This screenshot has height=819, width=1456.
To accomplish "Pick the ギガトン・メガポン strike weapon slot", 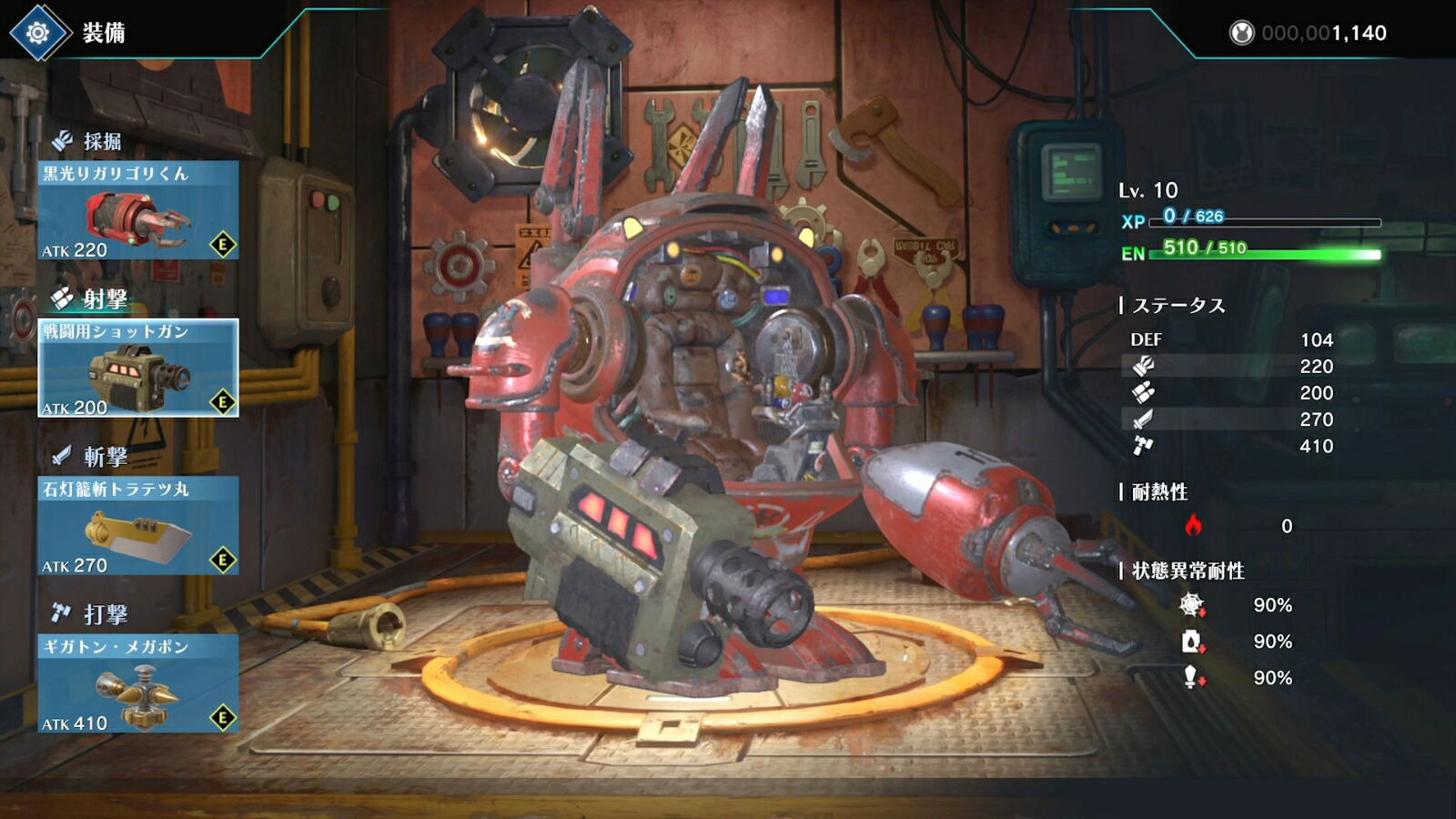I will [138, 683].
